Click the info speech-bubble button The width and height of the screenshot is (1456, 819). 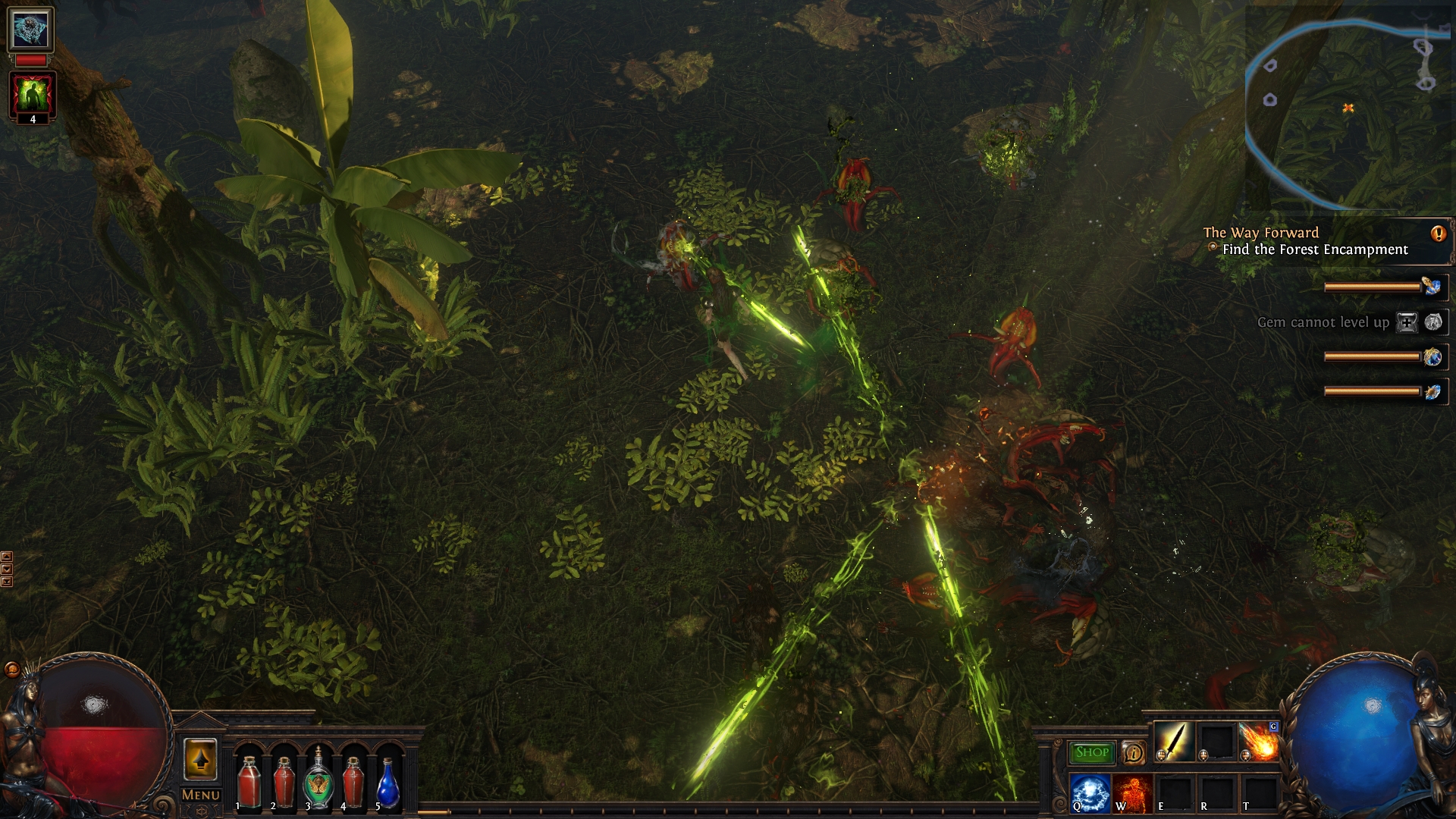point(1133,753)
